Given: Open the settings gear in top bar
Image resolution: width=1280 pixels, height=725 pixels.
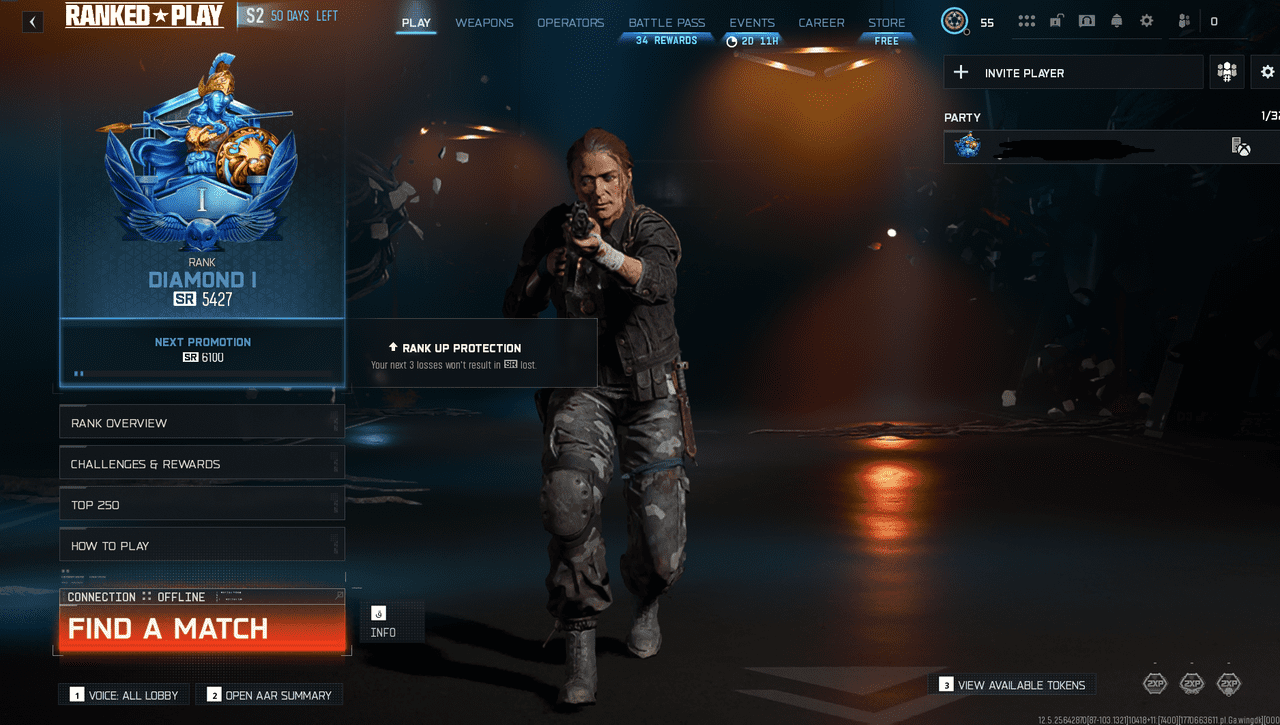Looking at the screenshot, I should [x=1146, y=20].
